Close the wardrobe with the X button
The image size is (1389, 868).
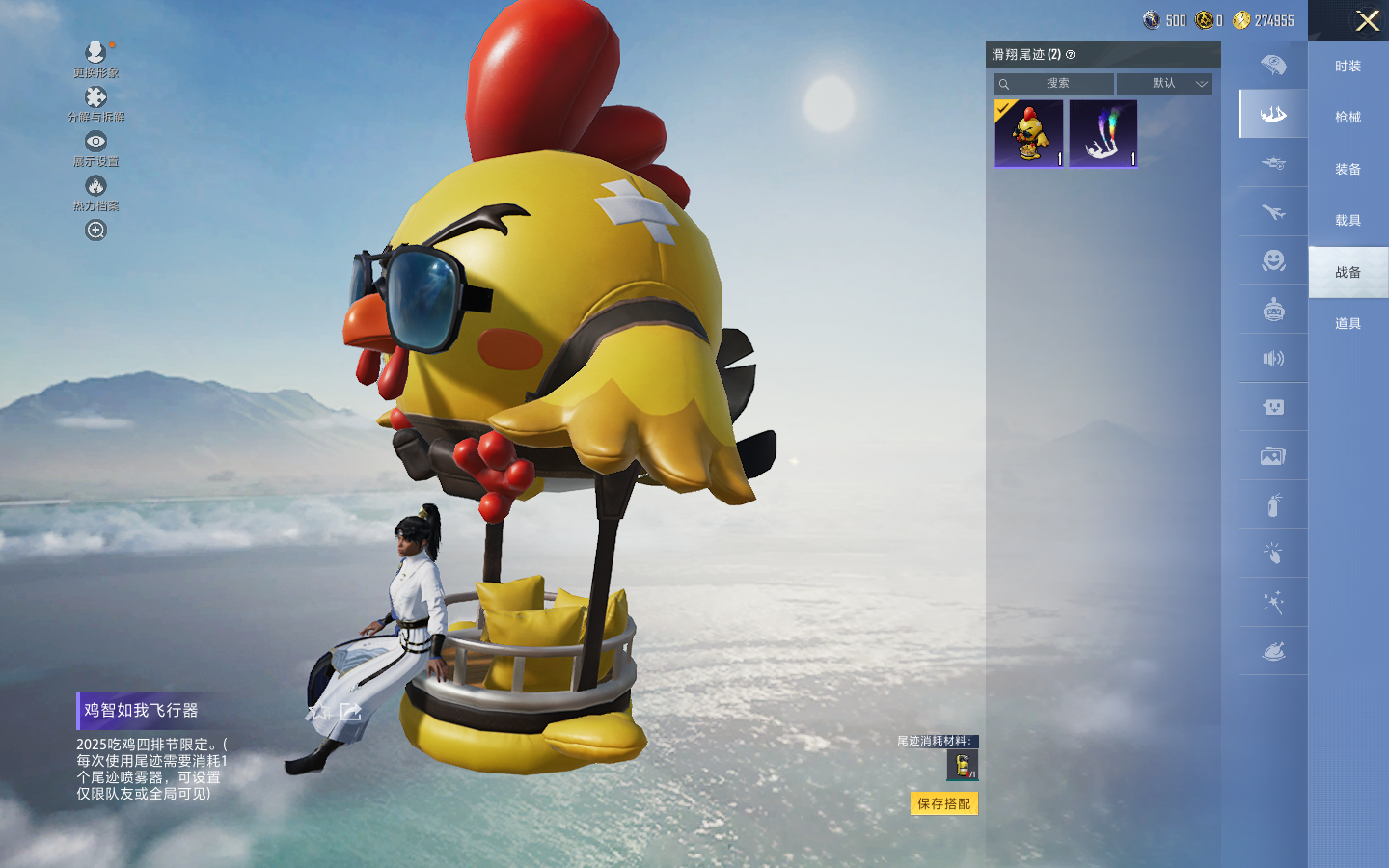point(1367,20)
